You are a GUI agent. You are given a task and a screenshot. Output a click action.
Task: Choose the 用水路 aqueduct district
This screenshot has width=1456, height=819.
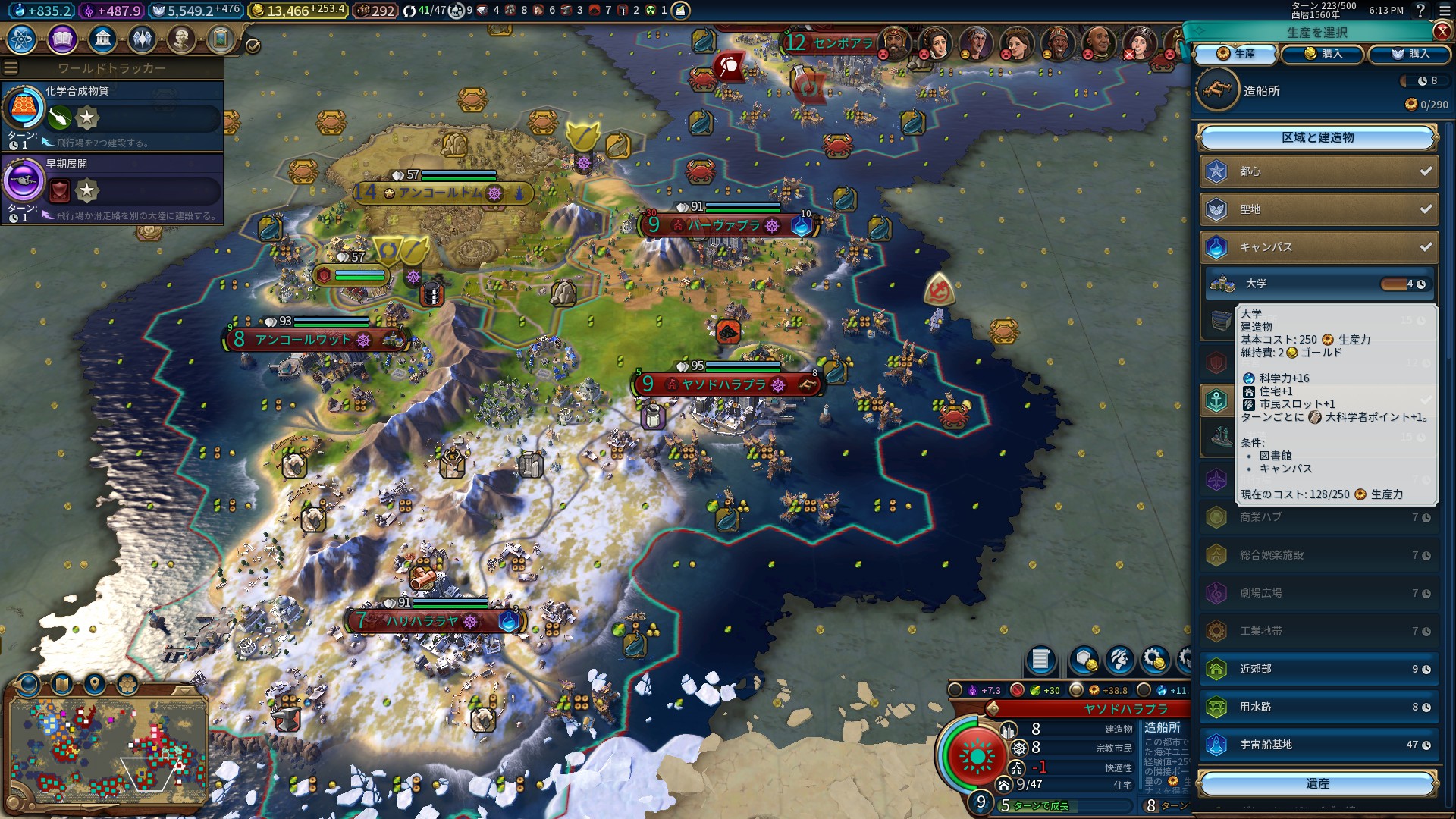(1319, 707)
